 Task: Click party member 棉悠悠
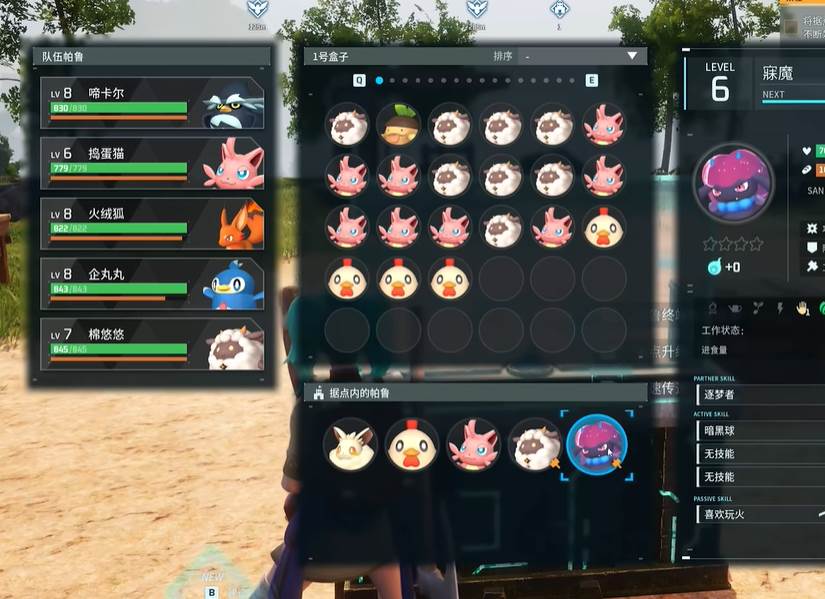152,344
